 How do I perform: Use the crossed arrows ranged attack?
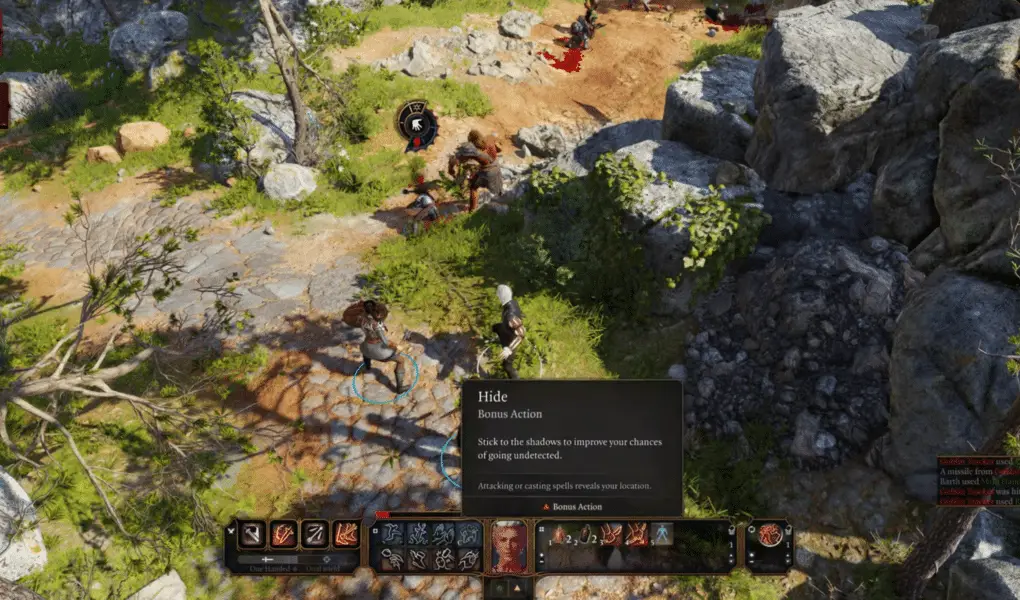click(315, 534)
